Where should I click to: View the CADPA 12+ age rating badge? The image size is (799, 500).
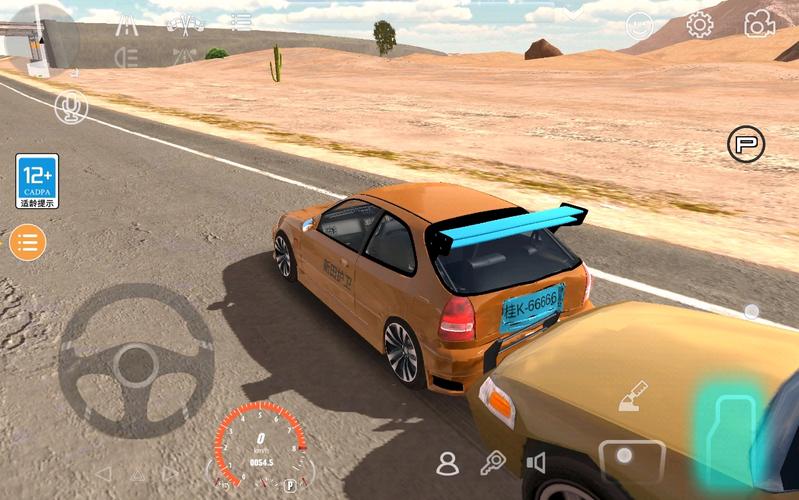pyautogui.click(x=37, y=181)
